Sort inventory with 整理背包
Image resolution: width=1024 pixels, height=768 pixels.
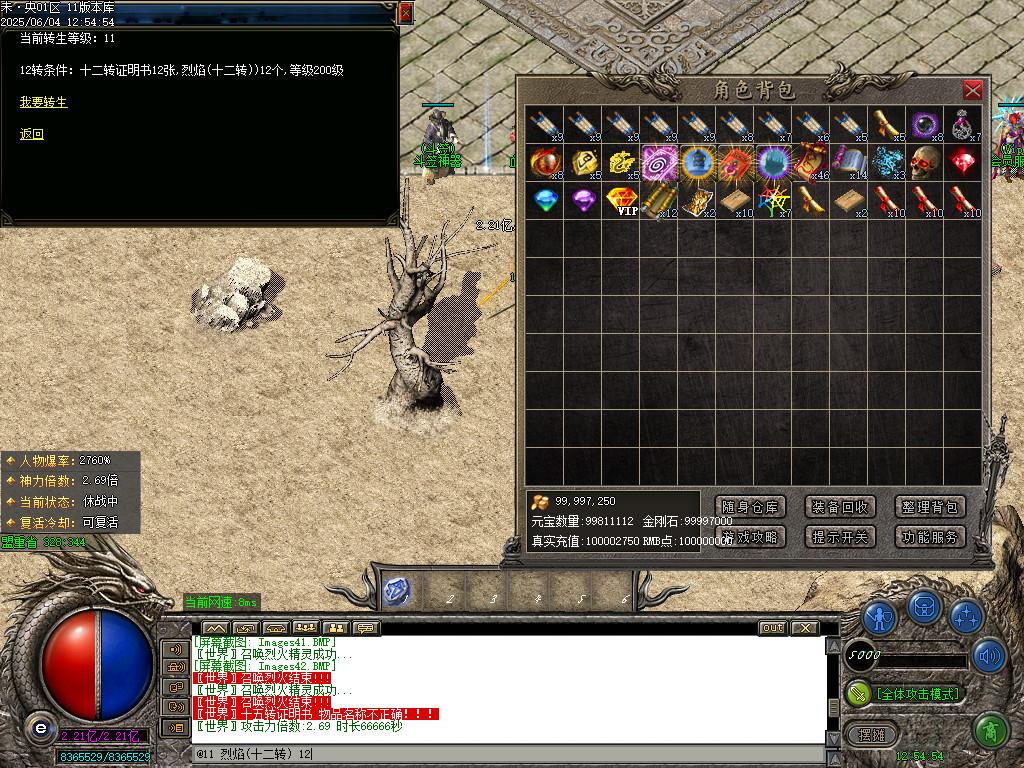[x=929, y=507]
